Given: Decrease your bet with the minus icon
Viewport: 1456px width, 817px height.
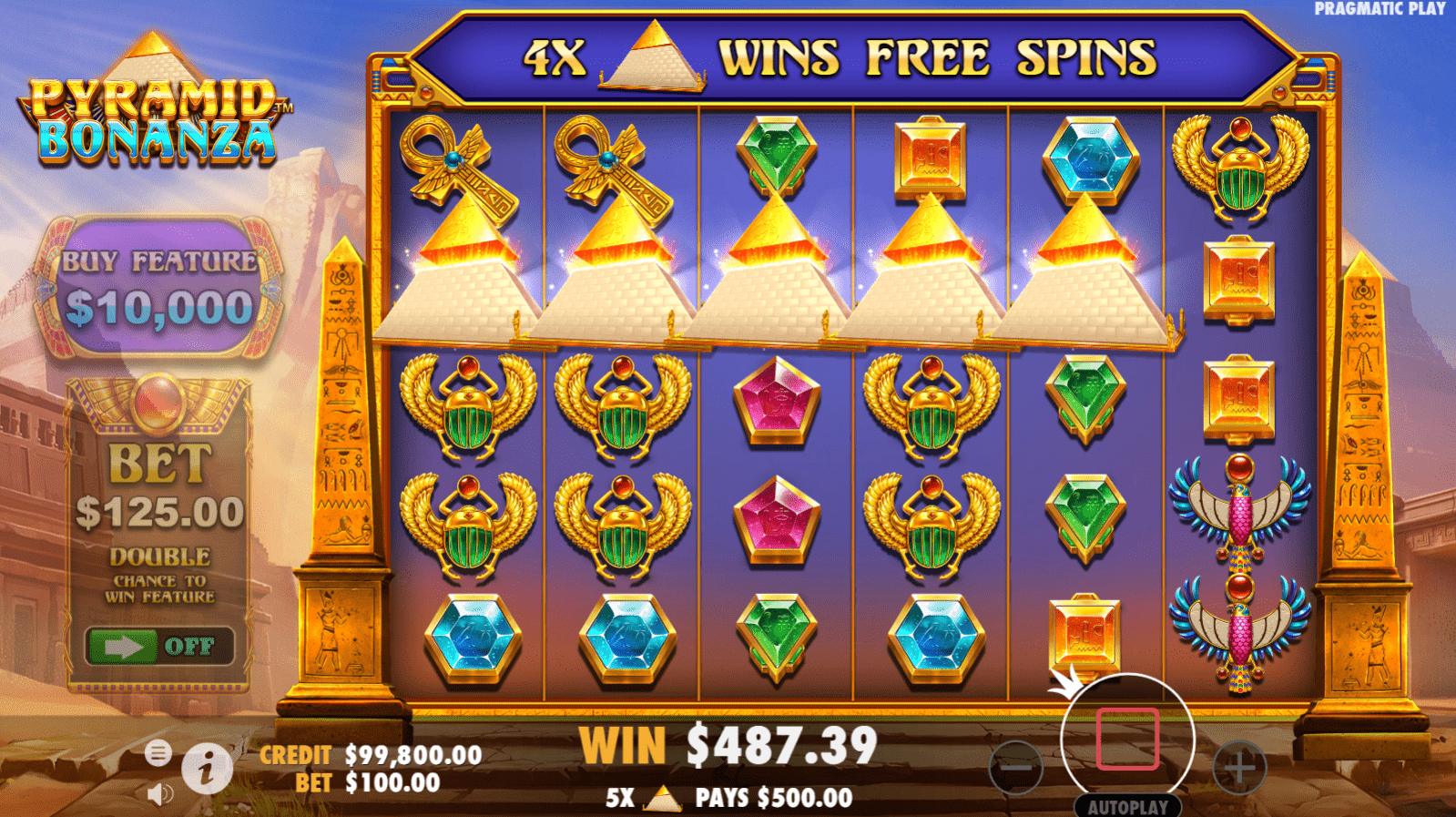Looking at the screenshot, I should [1017, 770].
